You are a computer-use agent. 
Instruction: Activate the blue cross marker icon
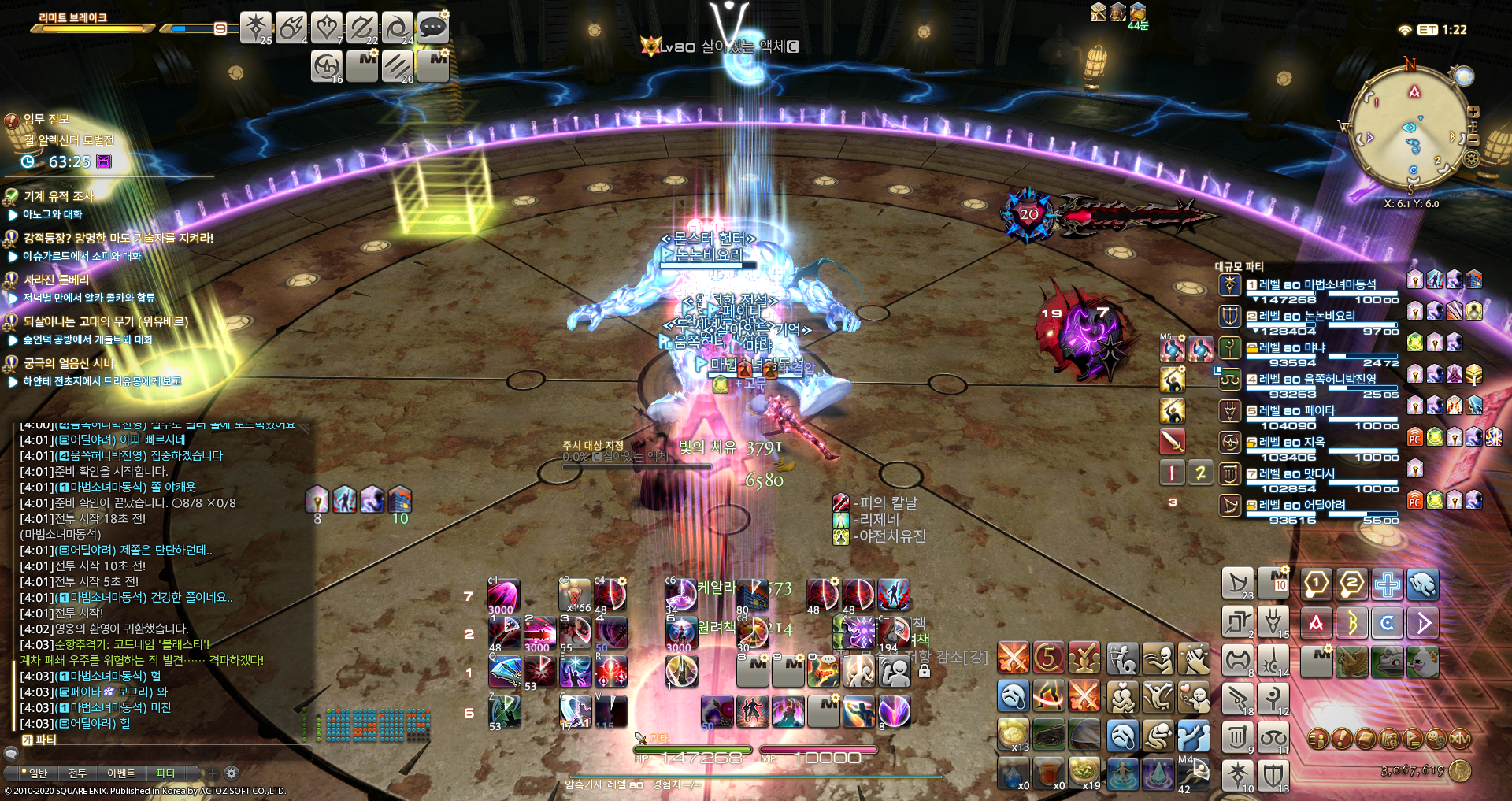[x=1388, y=584]
